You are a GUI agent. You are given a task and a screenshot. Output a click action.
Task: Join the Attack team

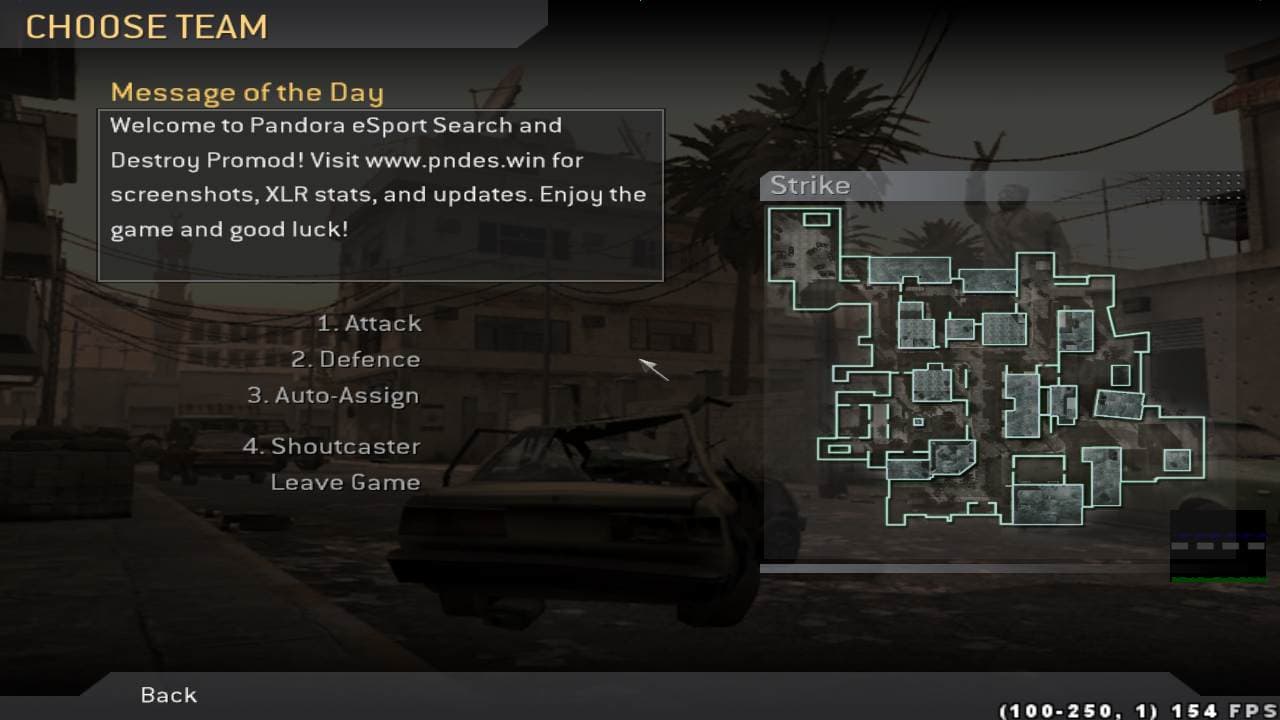[x=369, y=324]
